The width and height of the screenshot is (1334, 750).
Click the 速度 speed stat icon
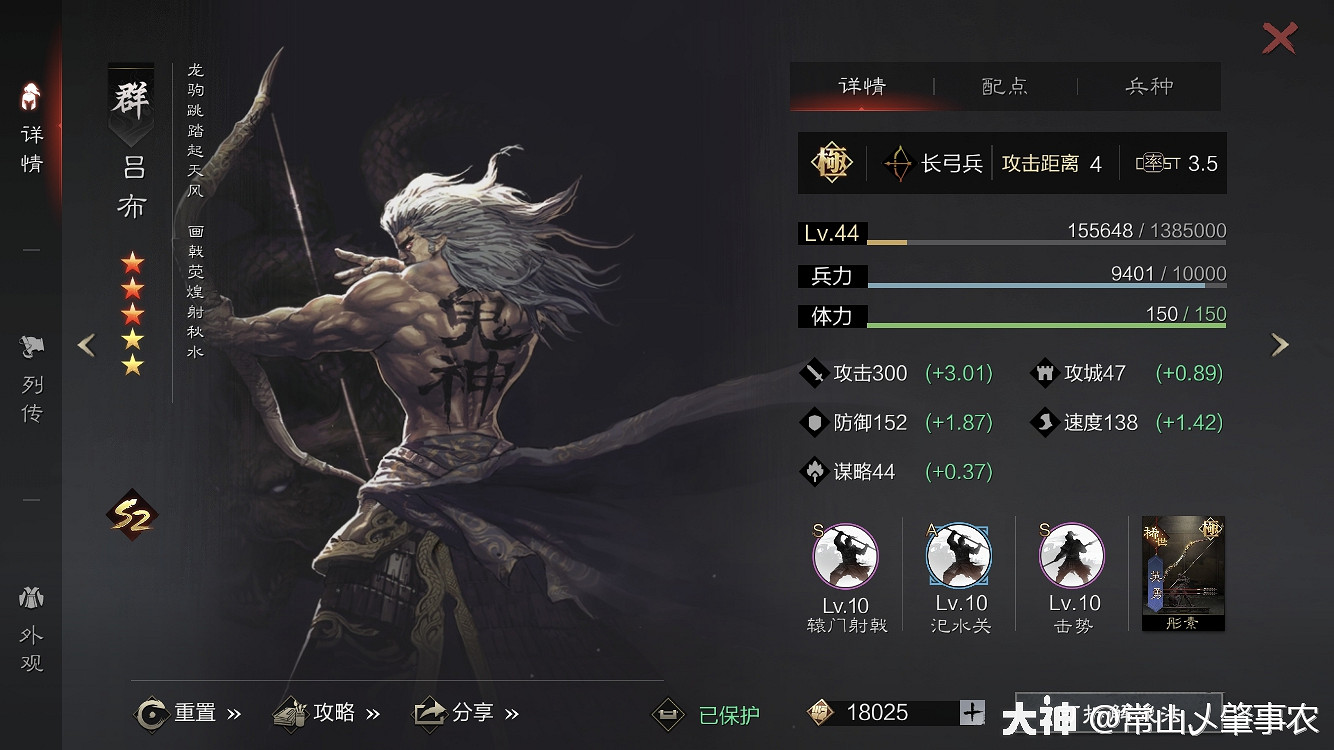[1046, 422]
